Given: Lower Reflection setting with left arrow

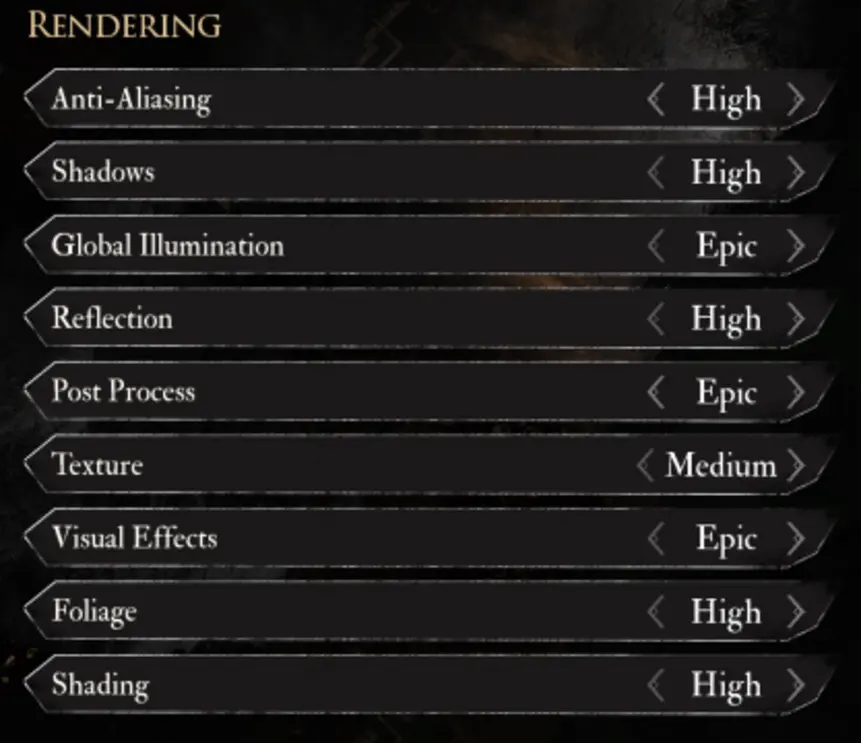Looking at the screenshot, I should coord(656,319).
